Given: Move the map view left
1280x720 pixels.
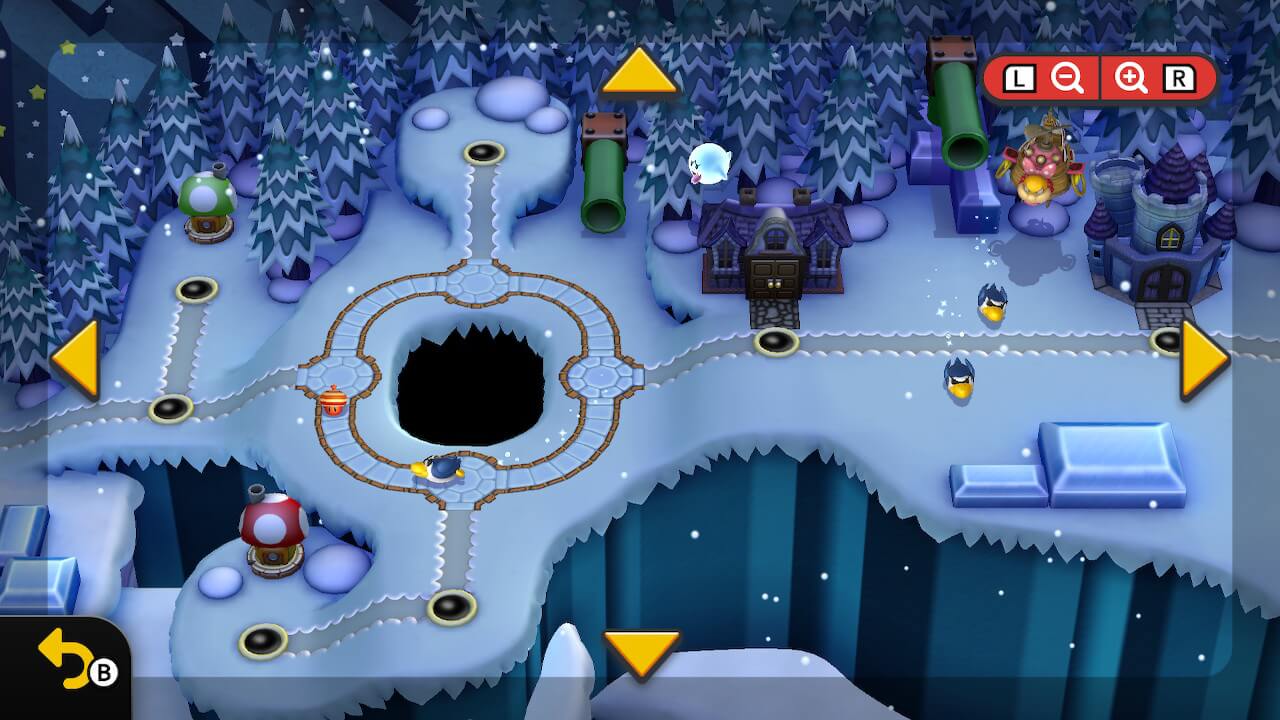Looking at the screenshot, I should coord(76,359).
